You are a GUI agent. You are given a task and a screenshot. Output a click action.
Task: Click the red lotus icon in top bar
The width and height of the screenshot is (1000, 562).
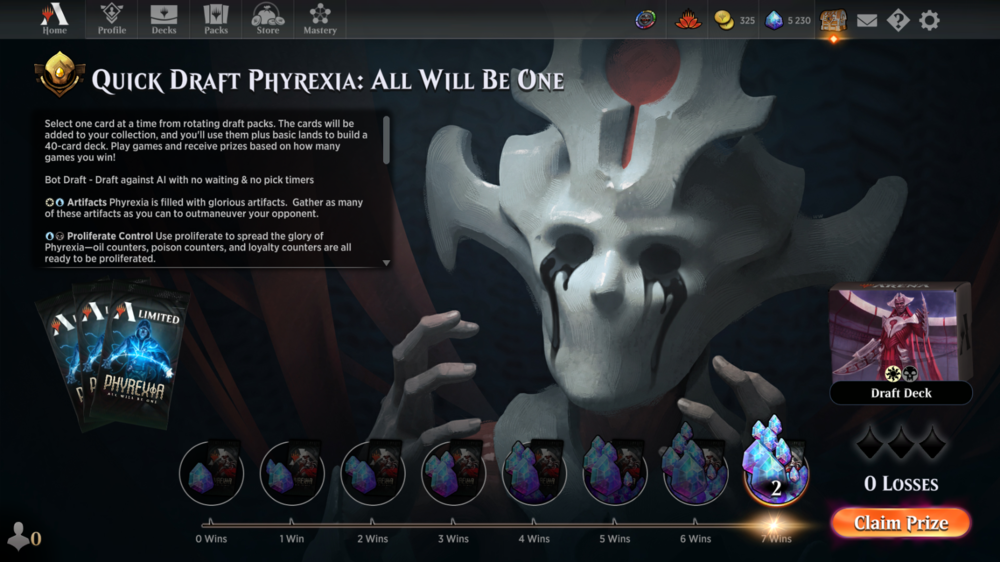coord(688,20)
